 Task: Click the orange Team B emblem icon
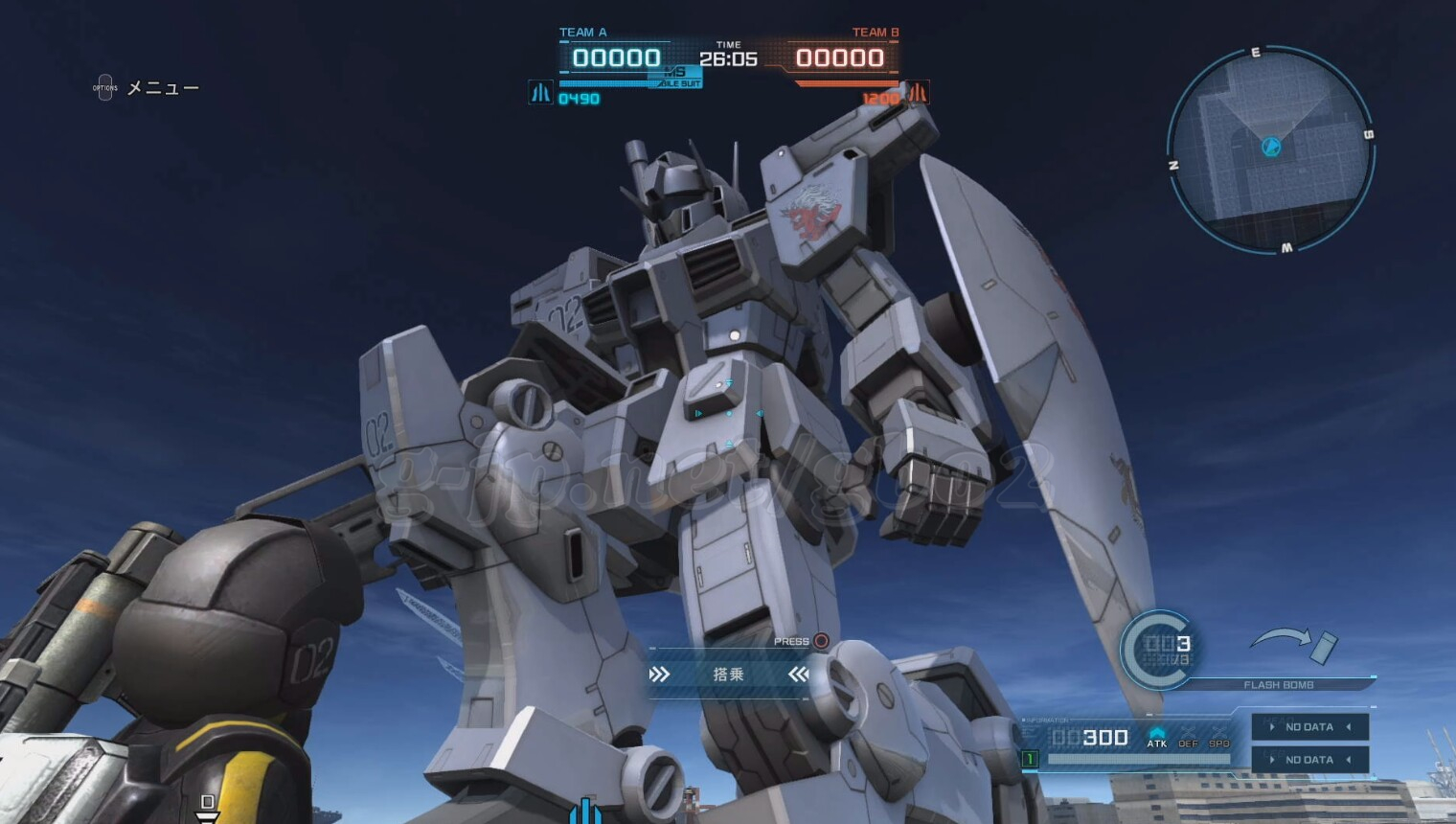[x=917, y=93]
